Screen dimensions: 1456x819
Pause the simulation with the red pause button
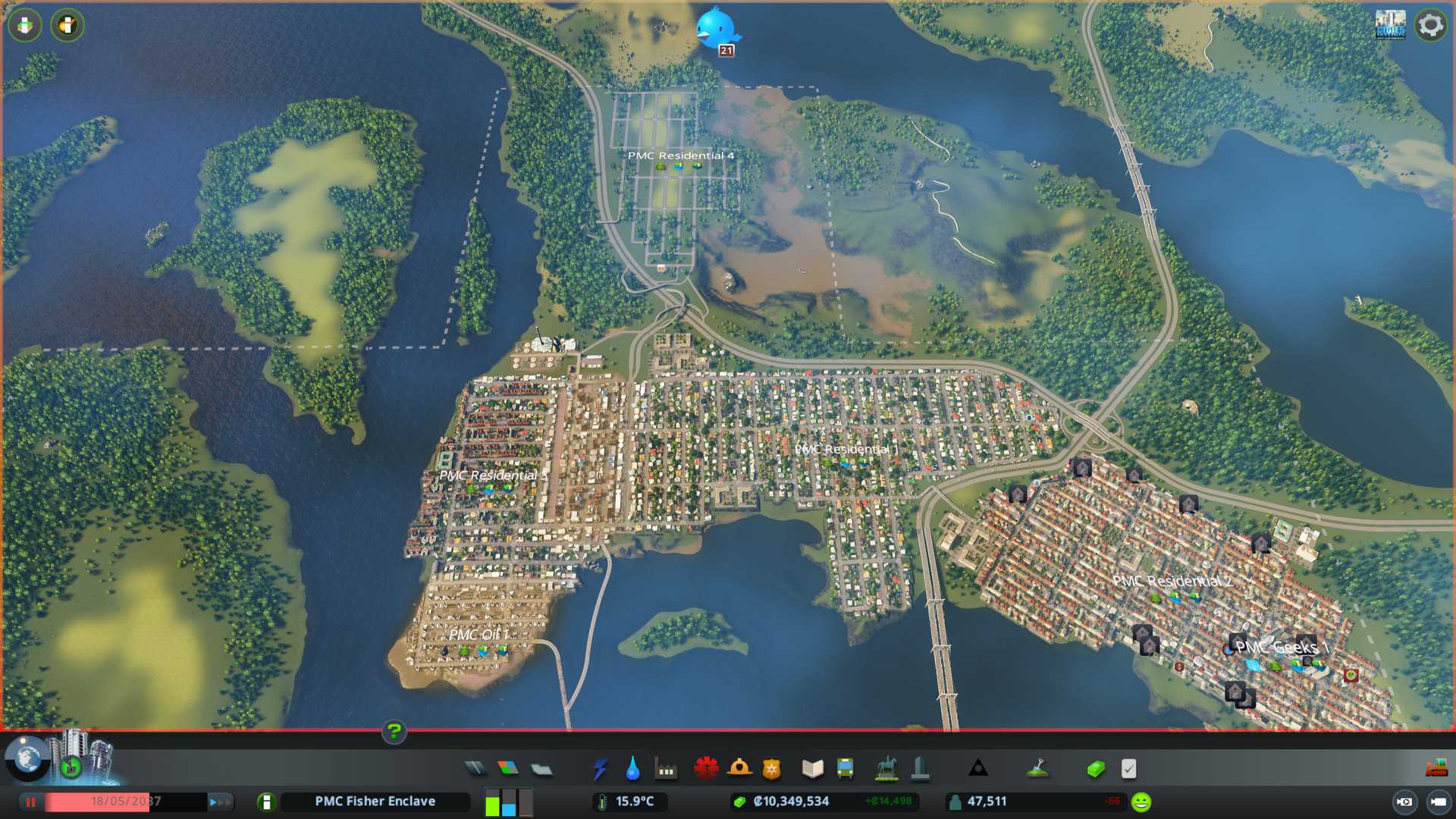point(31,802)
